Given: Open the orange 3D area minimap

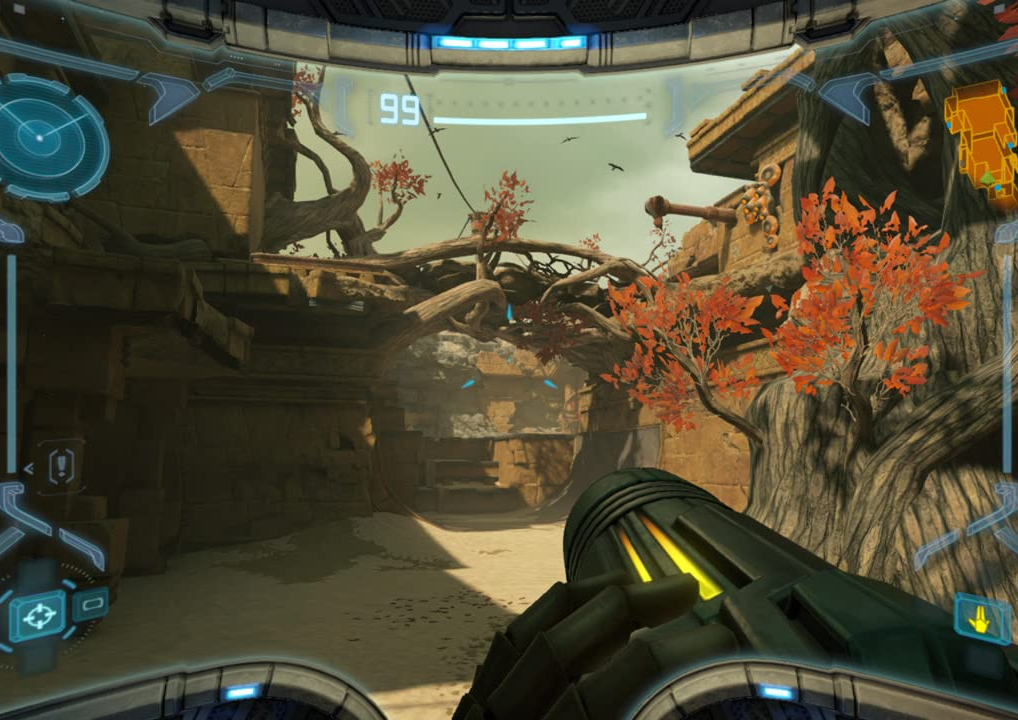Looking at the screenshot, I should [980, 142].
